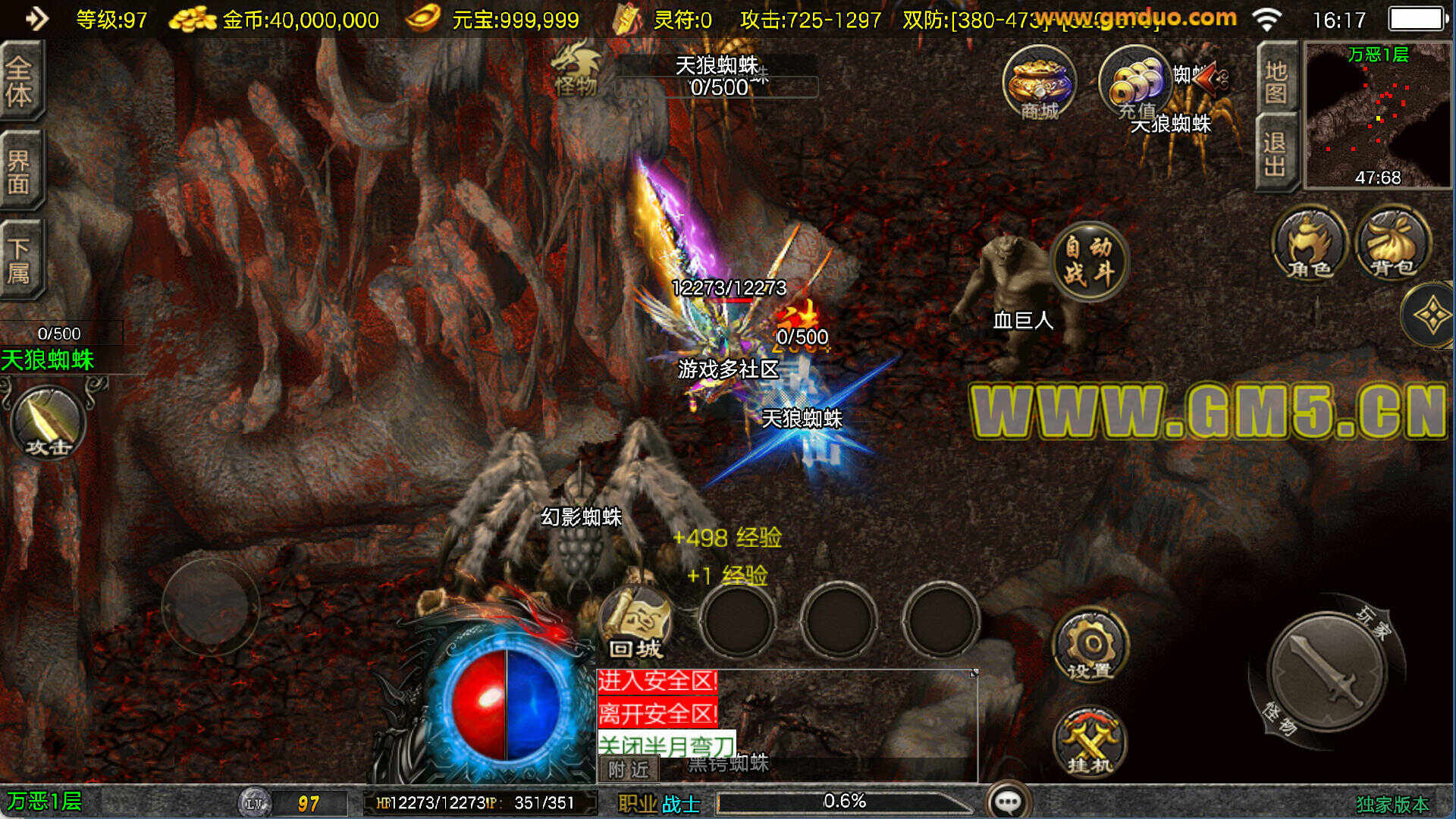The width and height of the screenshot is (1456, 819).
Task: Click the minimap of 万恶1层
Action: click(1376, 115)
